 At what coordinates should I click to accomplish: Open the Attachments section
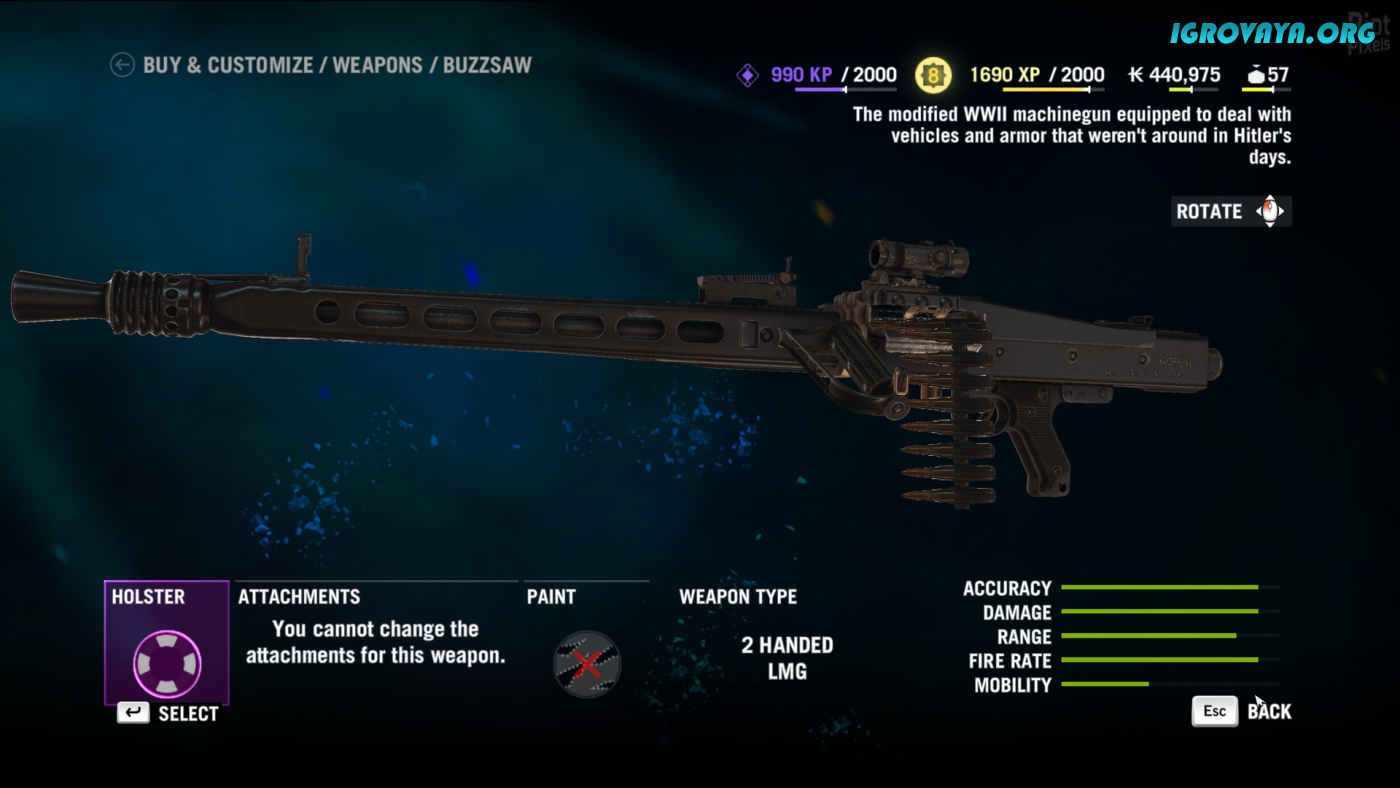[x=299, y=597]
